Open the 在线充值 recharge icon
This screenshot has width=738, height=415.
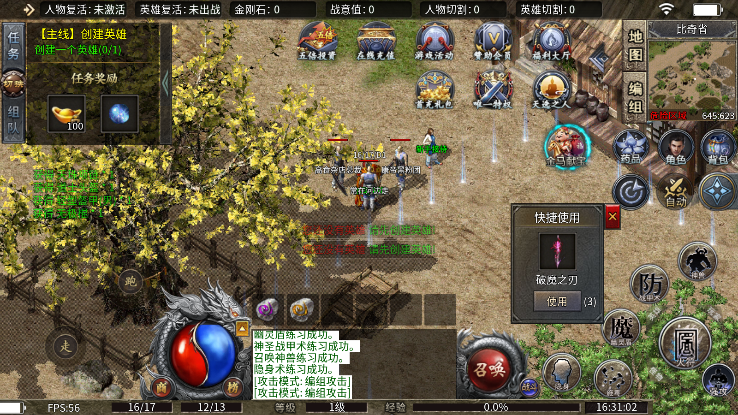coord(375,41)
